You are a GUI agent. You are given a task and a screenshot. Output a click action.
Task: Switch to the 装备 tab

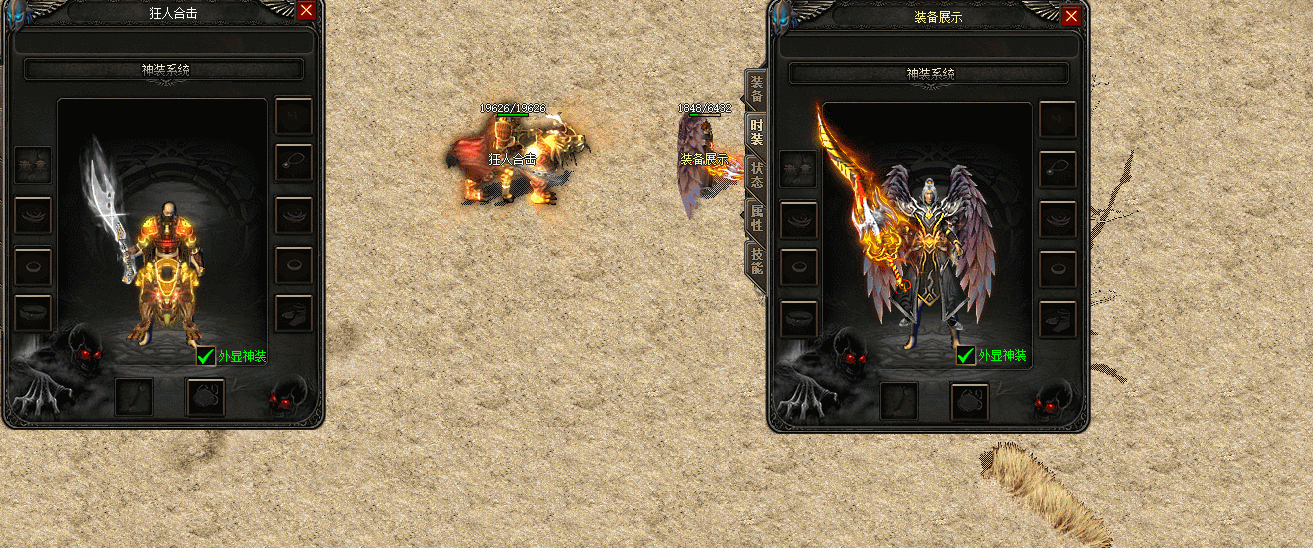point(757,89)
